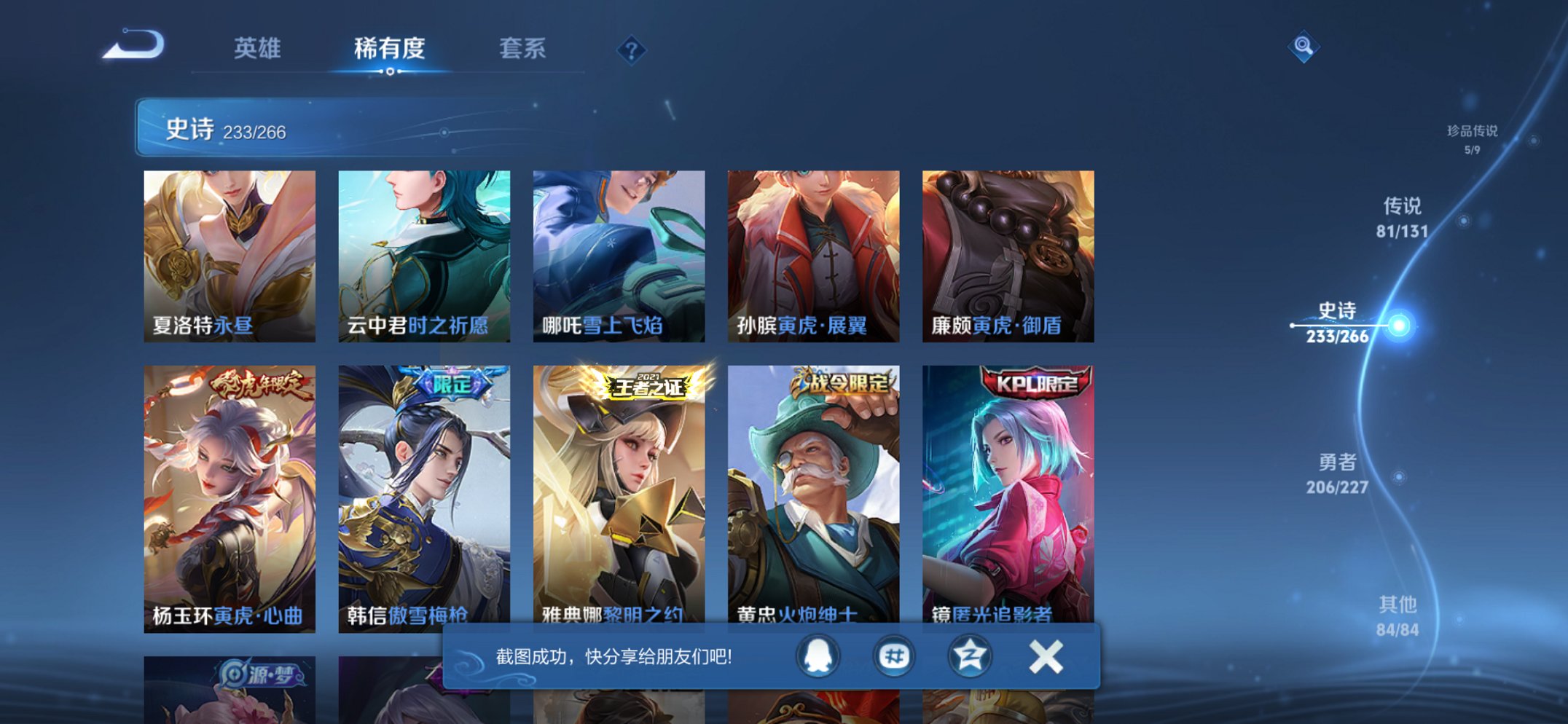Dismiss the screenshot share banner

click(x=1047, y=655)
